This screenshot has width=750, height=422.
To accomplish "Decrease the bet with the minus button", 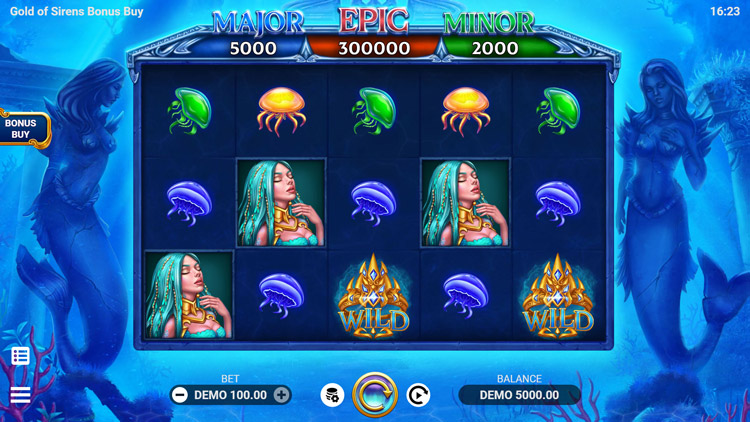I will point(180,395).
